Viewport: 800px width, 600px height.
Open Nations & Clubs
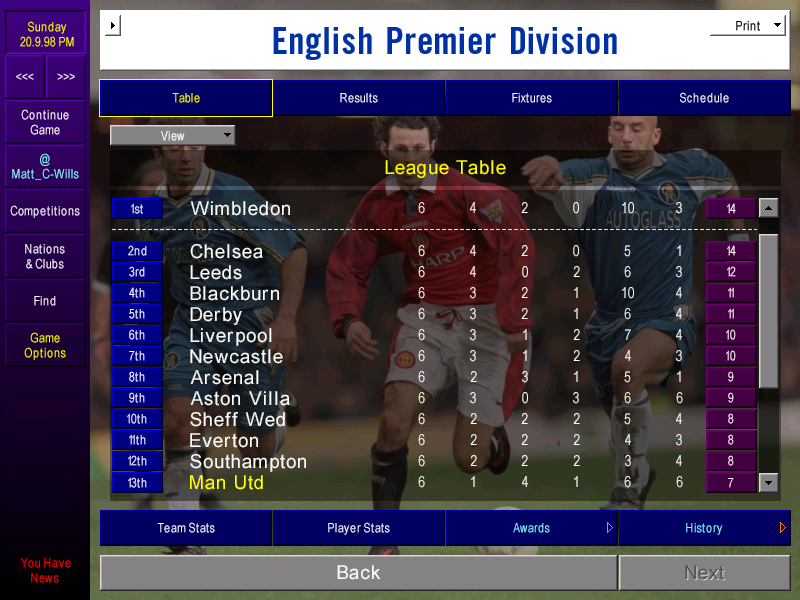pos(45,257)
